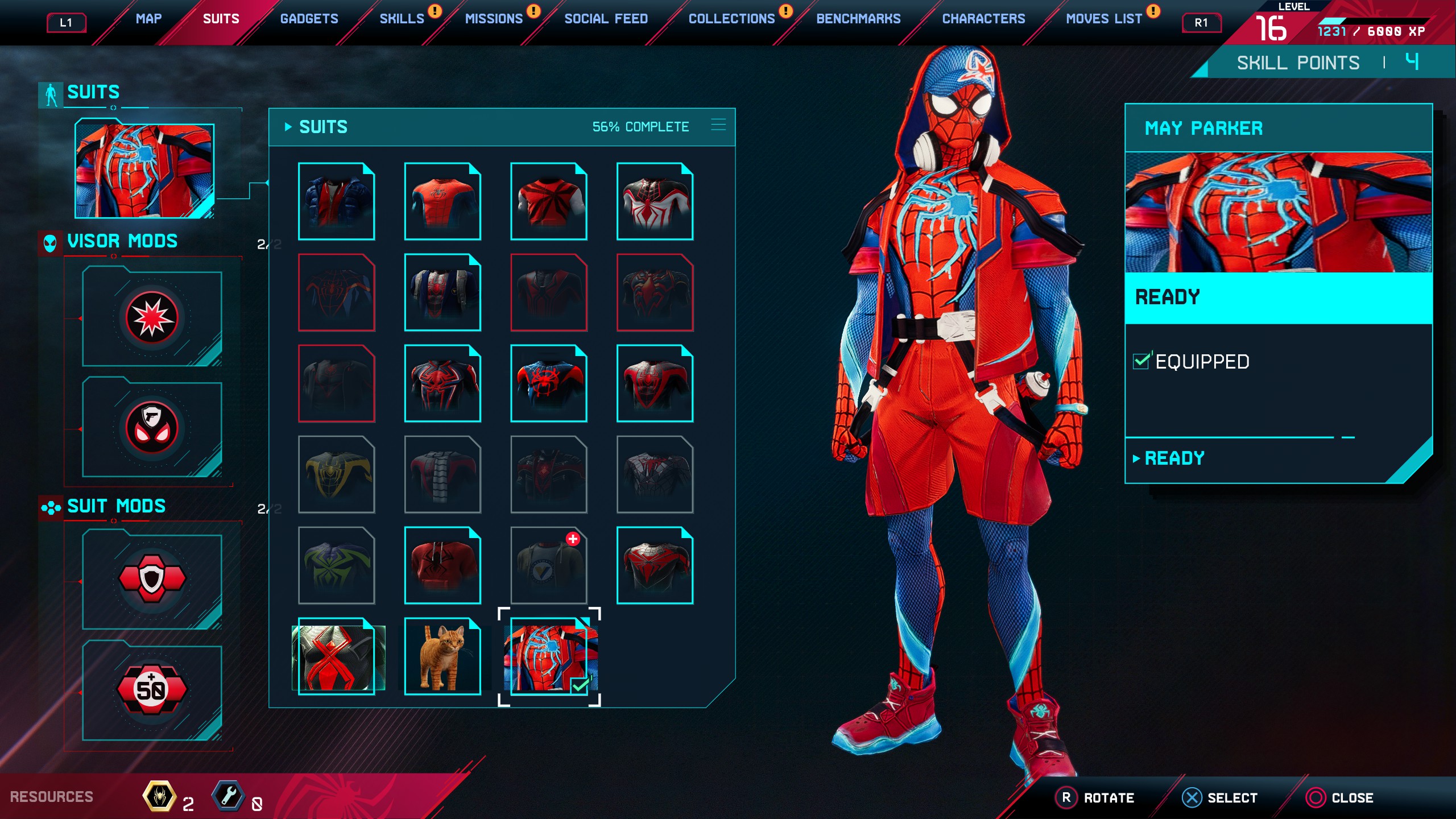Go to the Skills tab

(402, 19)
